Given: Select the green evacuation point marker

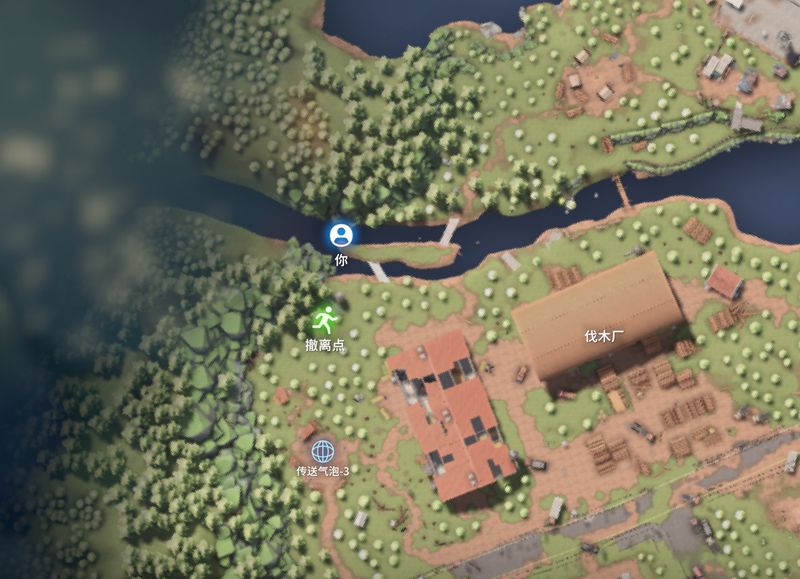Looking at the screenshot, I should tap(324, 320).
